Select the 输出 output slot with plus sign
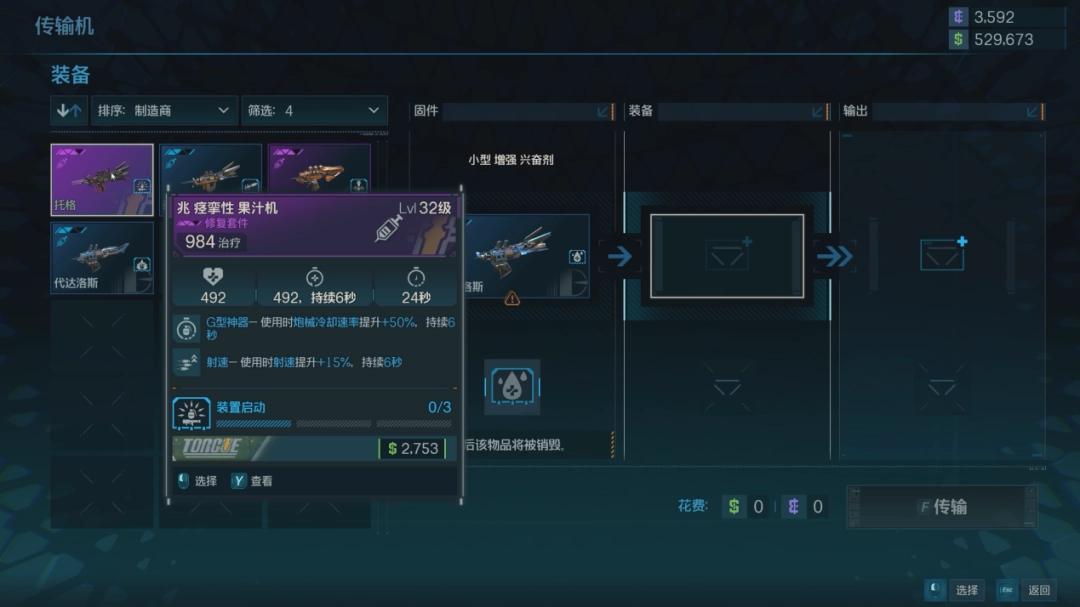 click(942, 256)
